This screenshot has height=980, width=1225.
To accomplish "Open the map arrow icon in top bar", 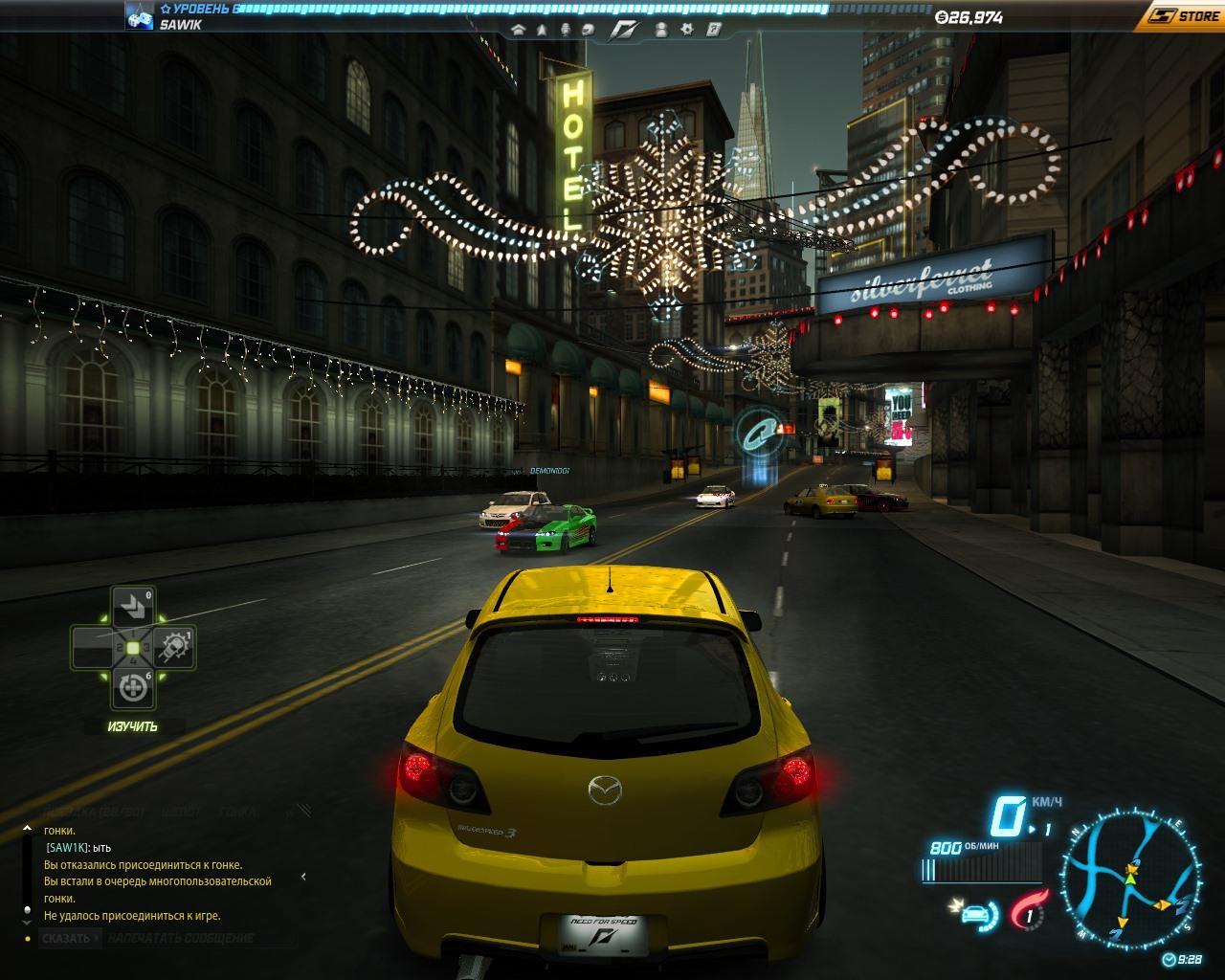I will pos(542,30).
